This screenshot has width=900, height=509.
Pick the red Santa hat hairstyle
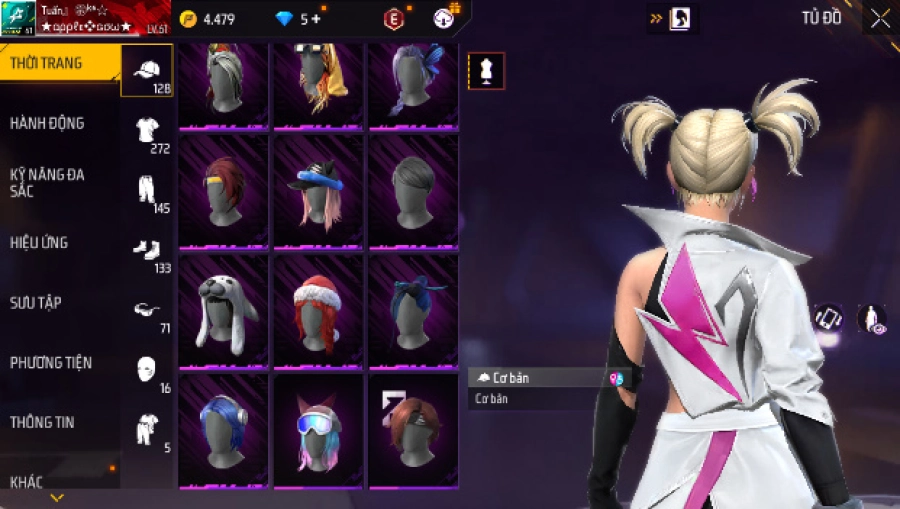(318, 312)
